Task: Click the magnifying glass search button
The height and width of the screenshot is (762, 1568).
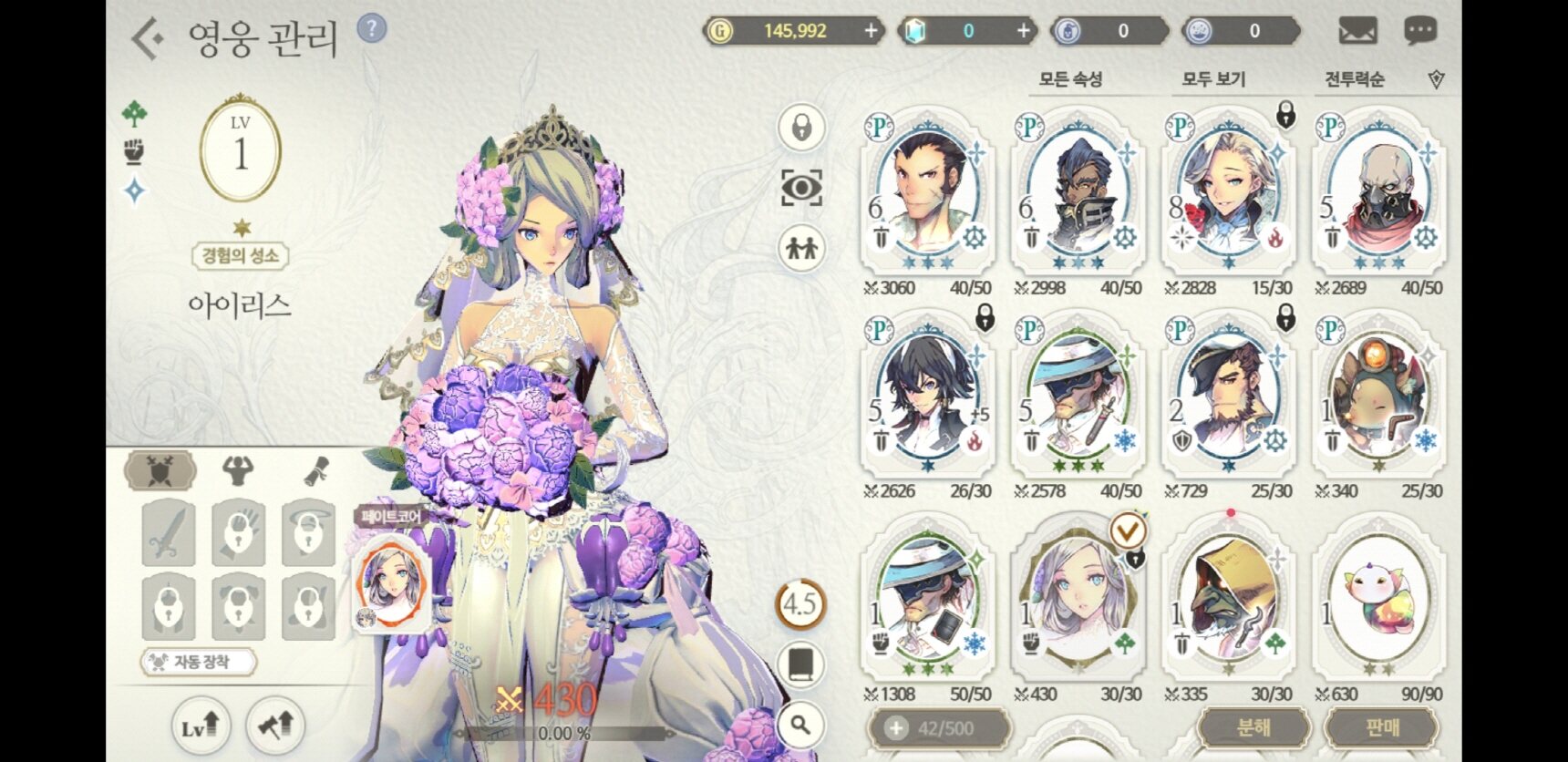Action: point(801,726)
